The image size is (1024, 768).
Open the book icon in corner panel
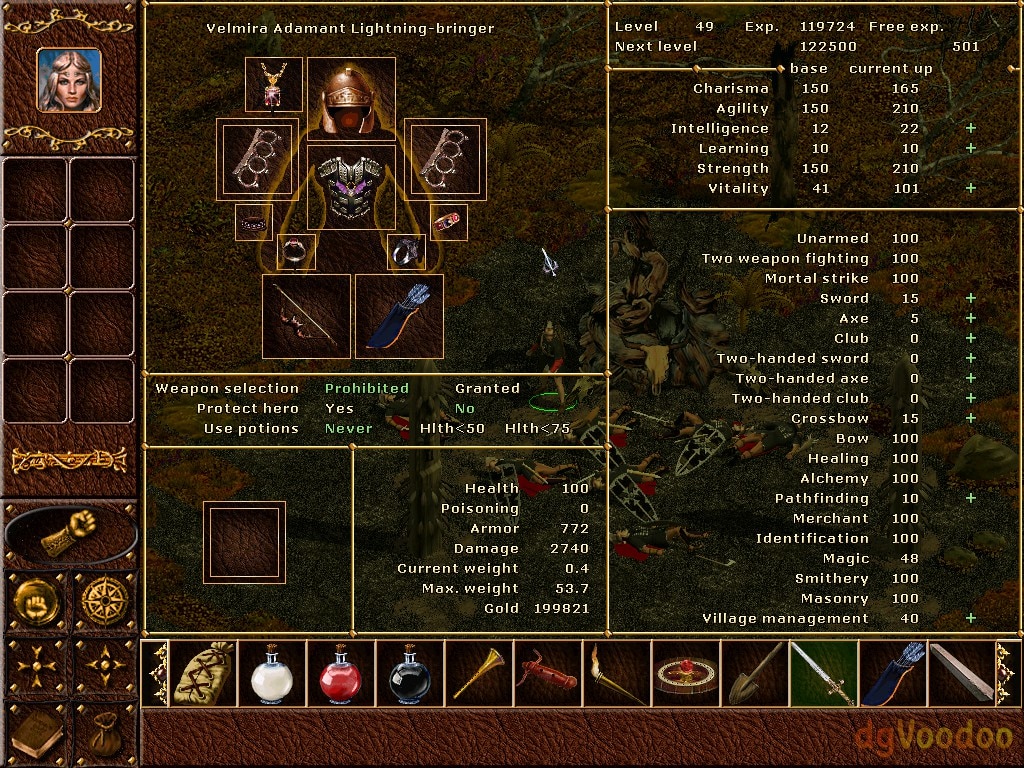pos(37,735)
